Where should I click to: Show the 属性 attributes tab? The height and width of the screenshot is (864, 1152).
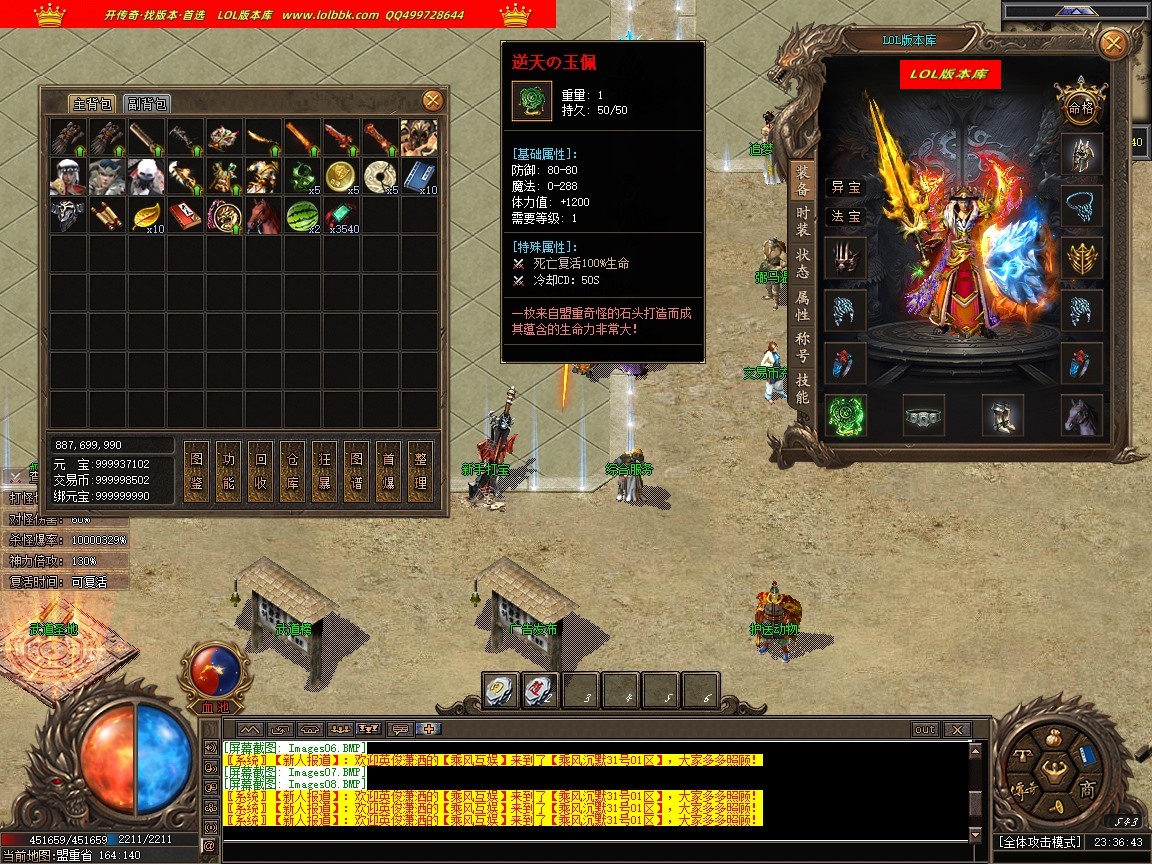[x=802, y=307]
